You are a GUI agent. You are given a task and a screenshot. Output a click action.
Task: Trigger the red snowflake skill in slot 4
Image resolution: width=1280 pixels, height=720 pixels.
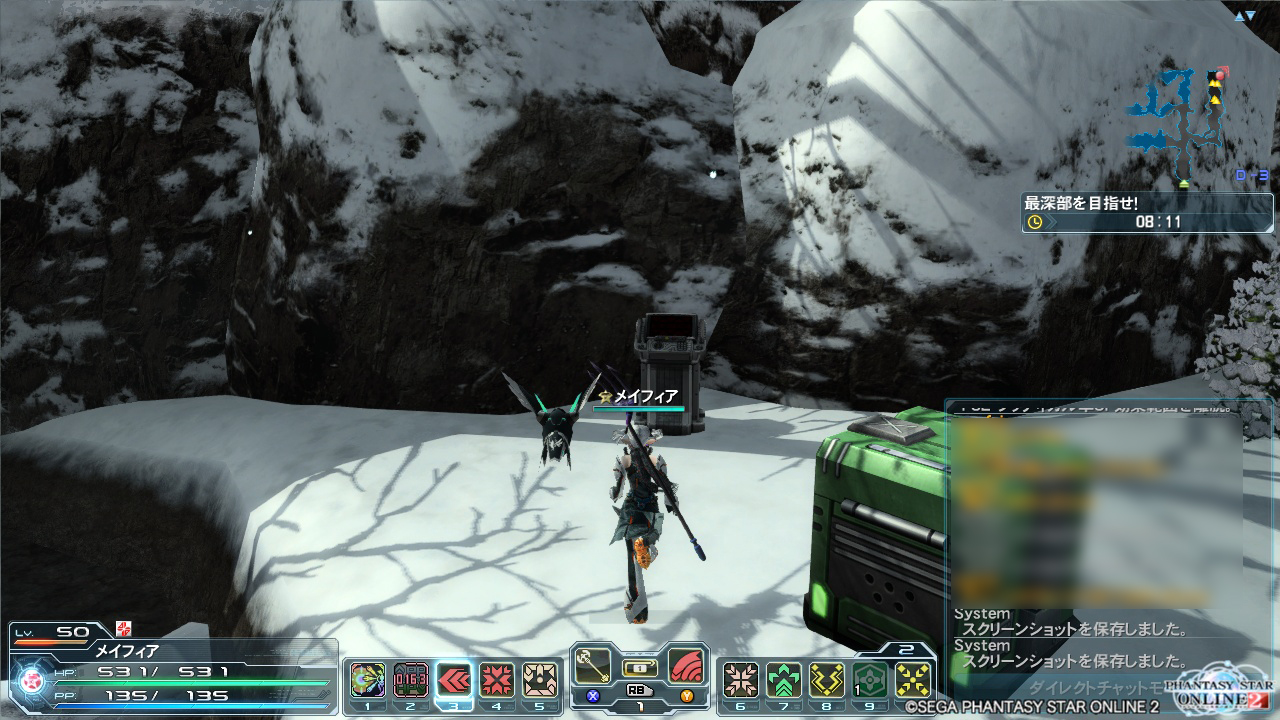point(497,681)
